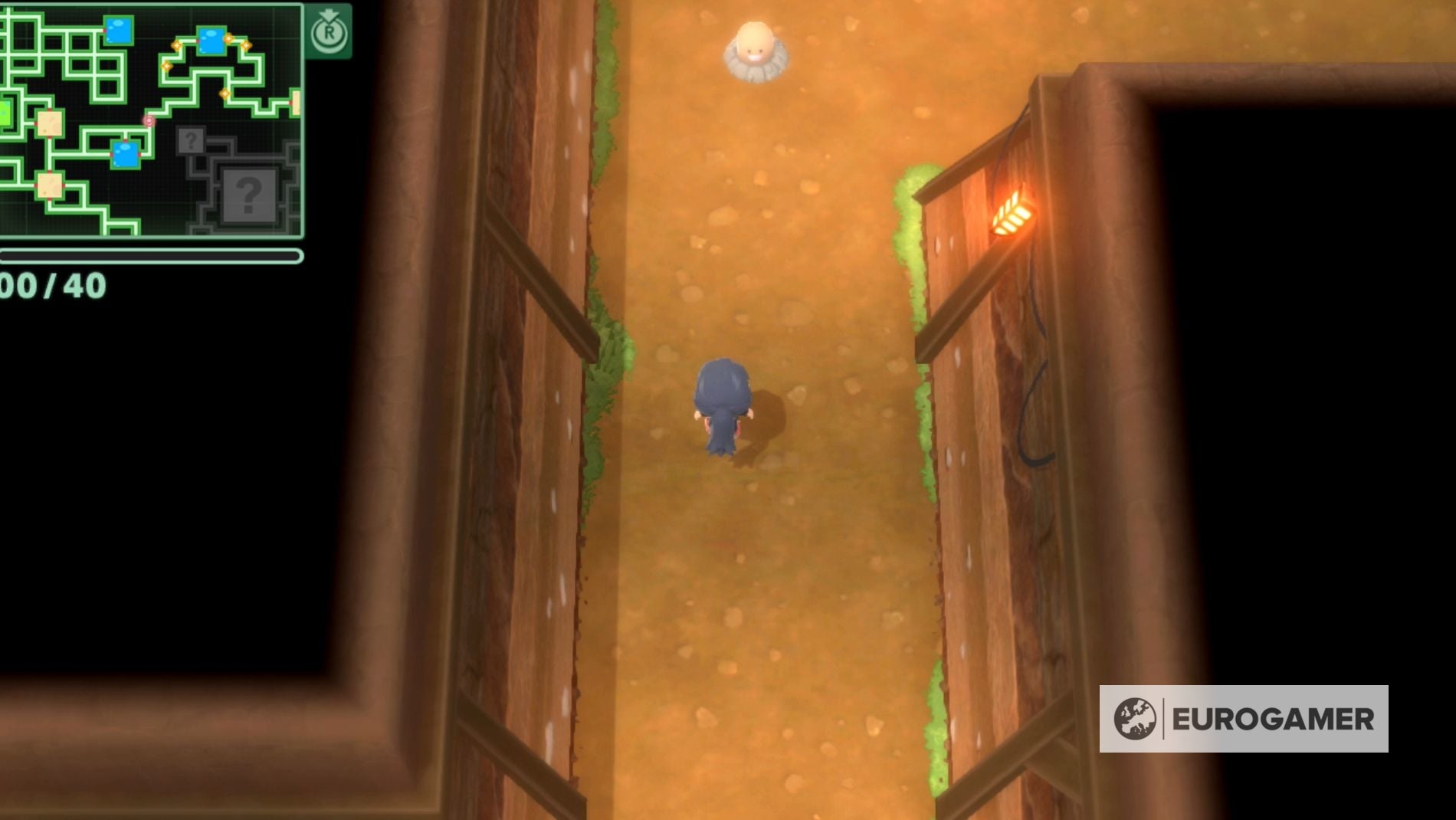Click the large question-mark unexplored room
Image resolution: width=1456 pixels, height=820 pixels.
point(248,195)
